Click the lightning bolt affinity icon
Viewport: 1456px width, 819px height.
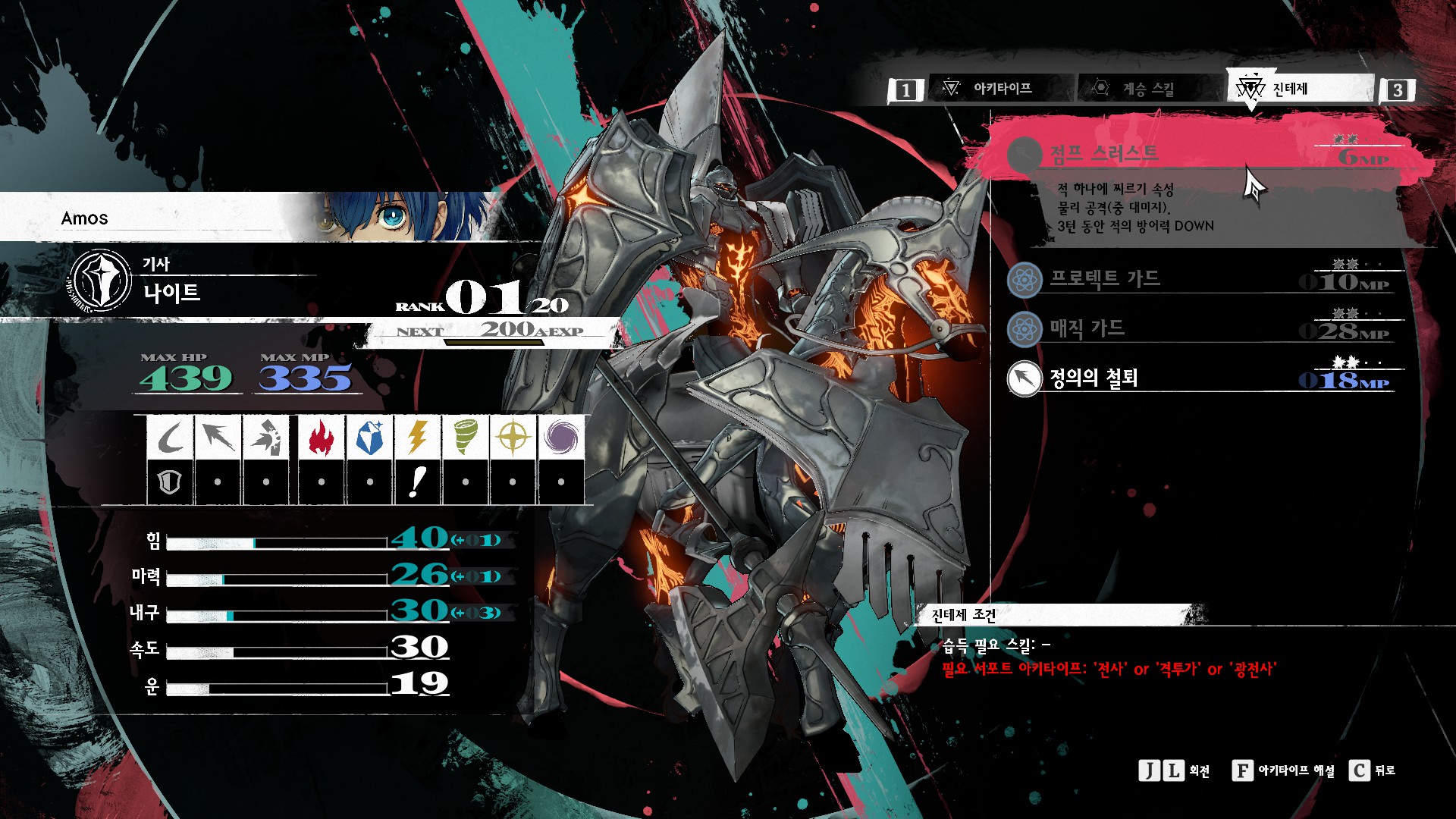417,438
